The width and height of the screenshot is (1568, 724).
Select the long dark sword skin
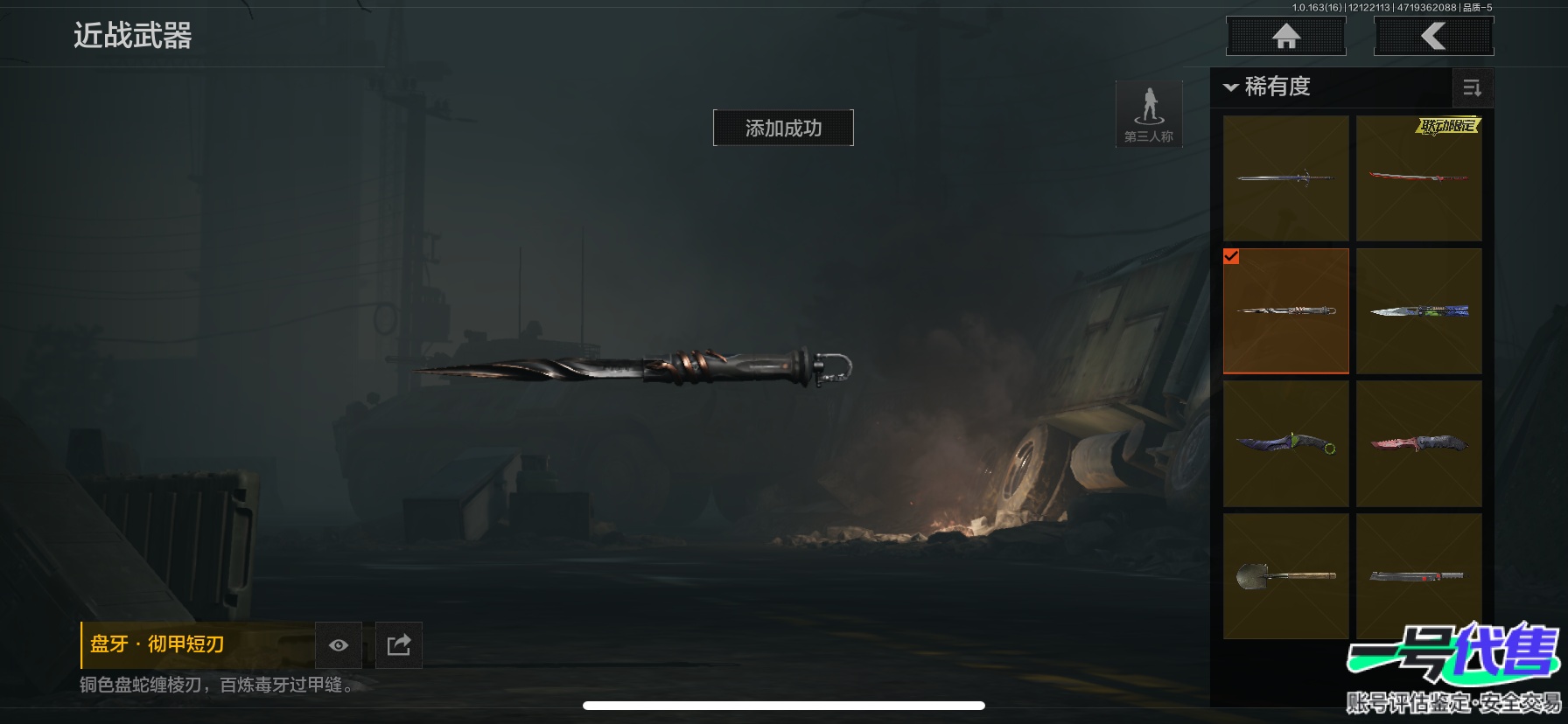1285,178
